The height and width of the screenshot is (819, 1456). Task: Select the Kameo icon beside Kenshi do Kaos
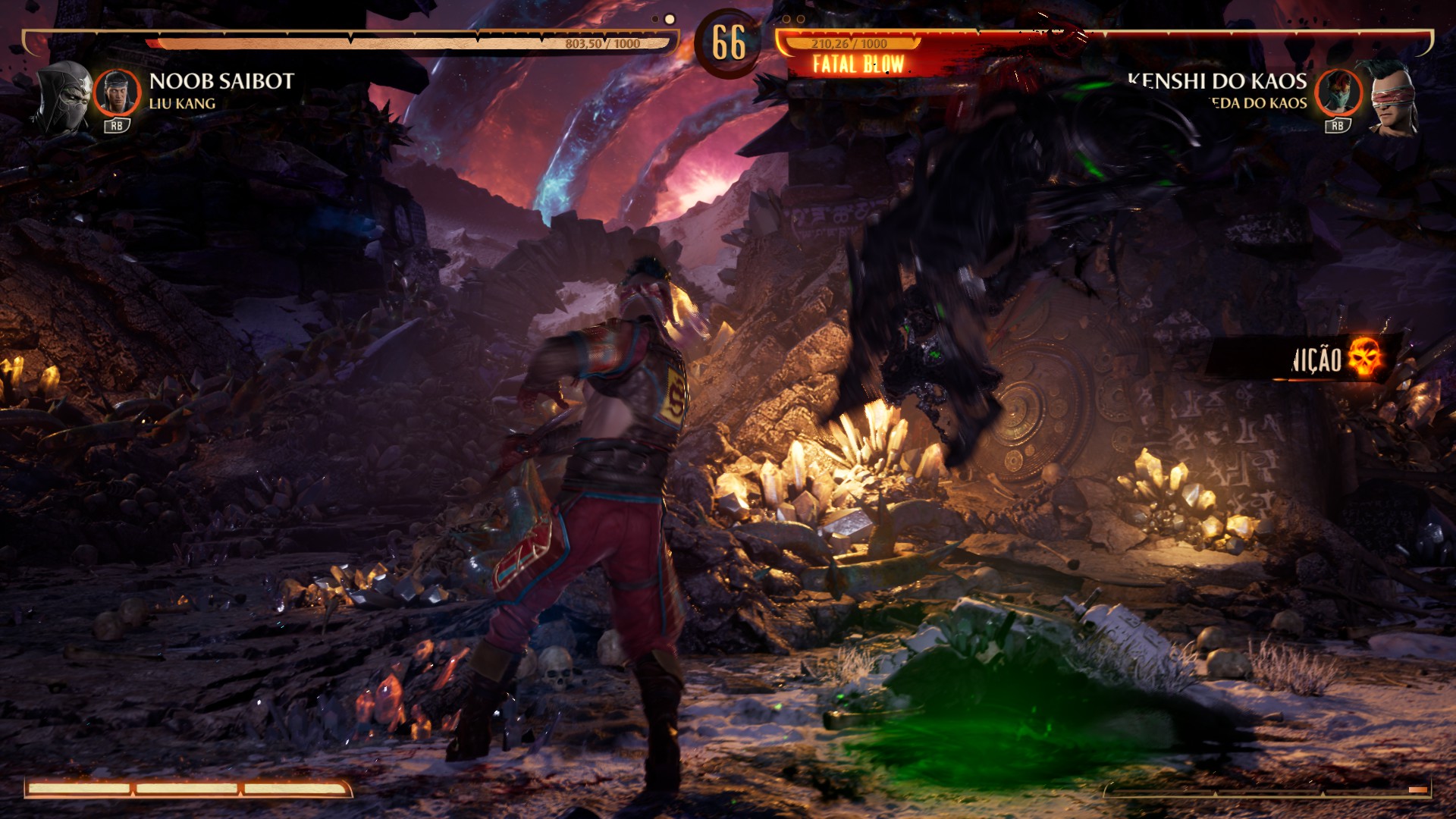(1338, 93)
